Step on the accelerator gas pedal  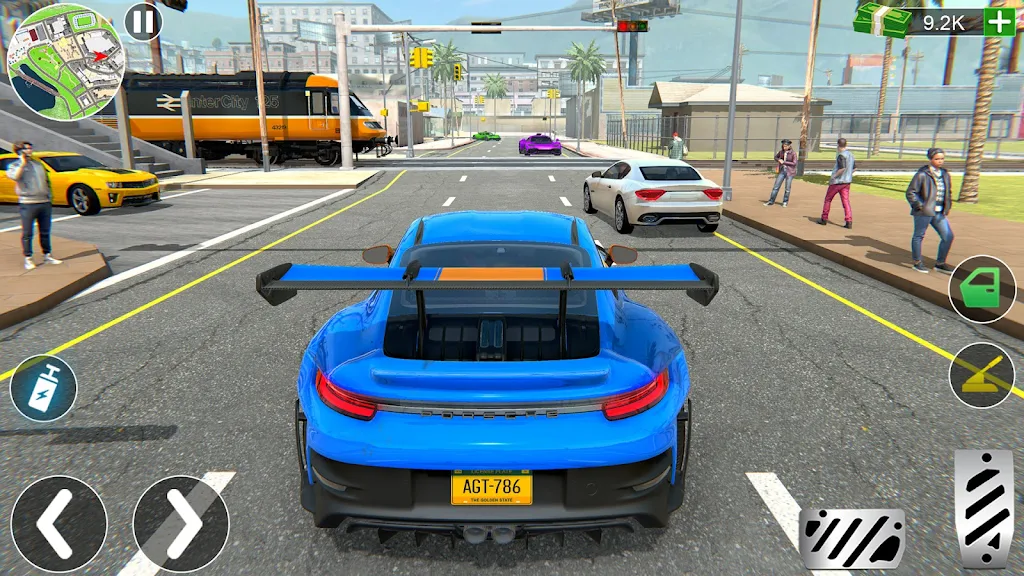click(x=984, y=508)
